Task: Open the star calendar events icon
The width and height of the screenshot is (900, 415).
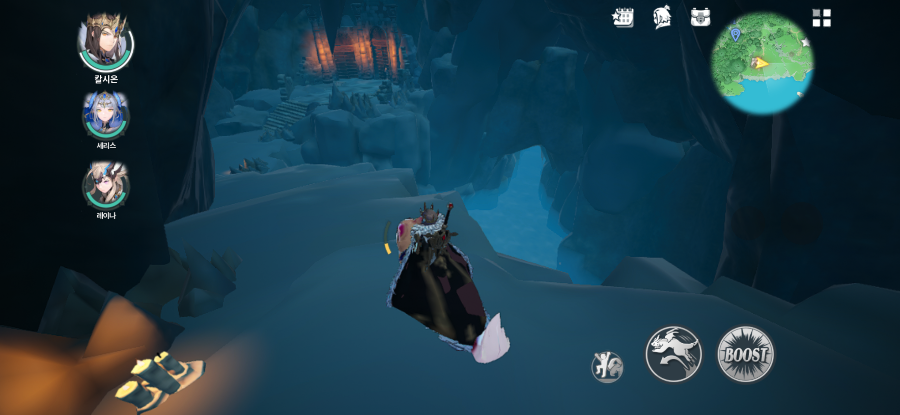Action: pyautogui.click(x=623, y=17)
